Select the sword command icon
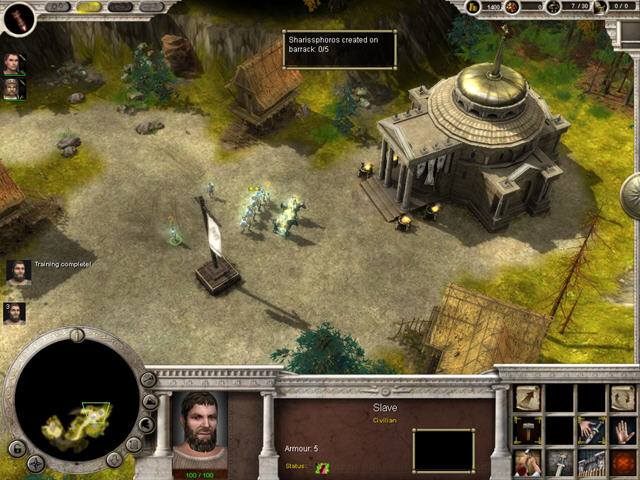The height and width of the screenshot is (480, 640). pos(560,462)
